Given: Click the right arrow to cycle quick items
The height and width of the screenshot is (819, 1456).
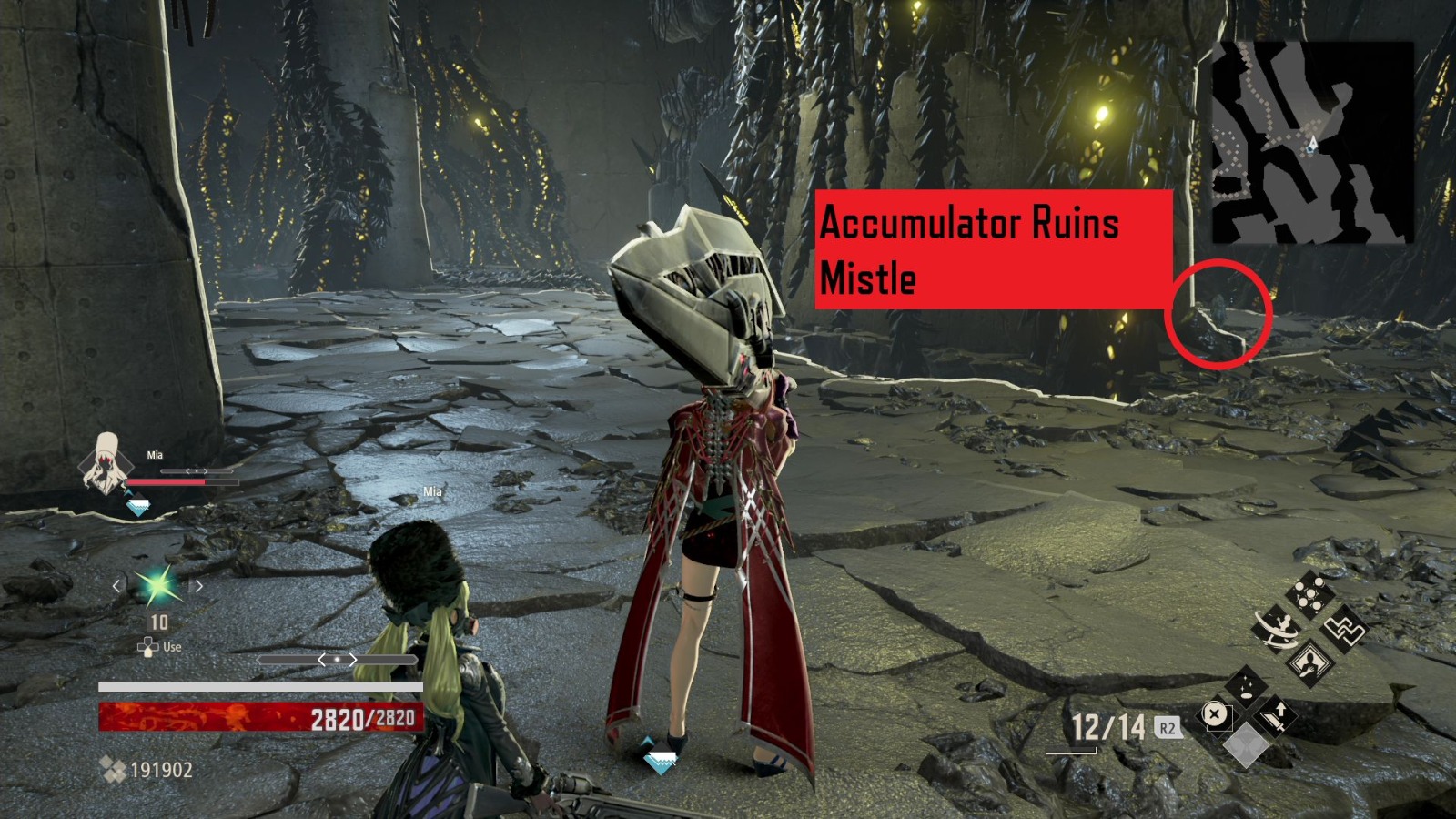Looking at the screenshot, I should 198,585.
